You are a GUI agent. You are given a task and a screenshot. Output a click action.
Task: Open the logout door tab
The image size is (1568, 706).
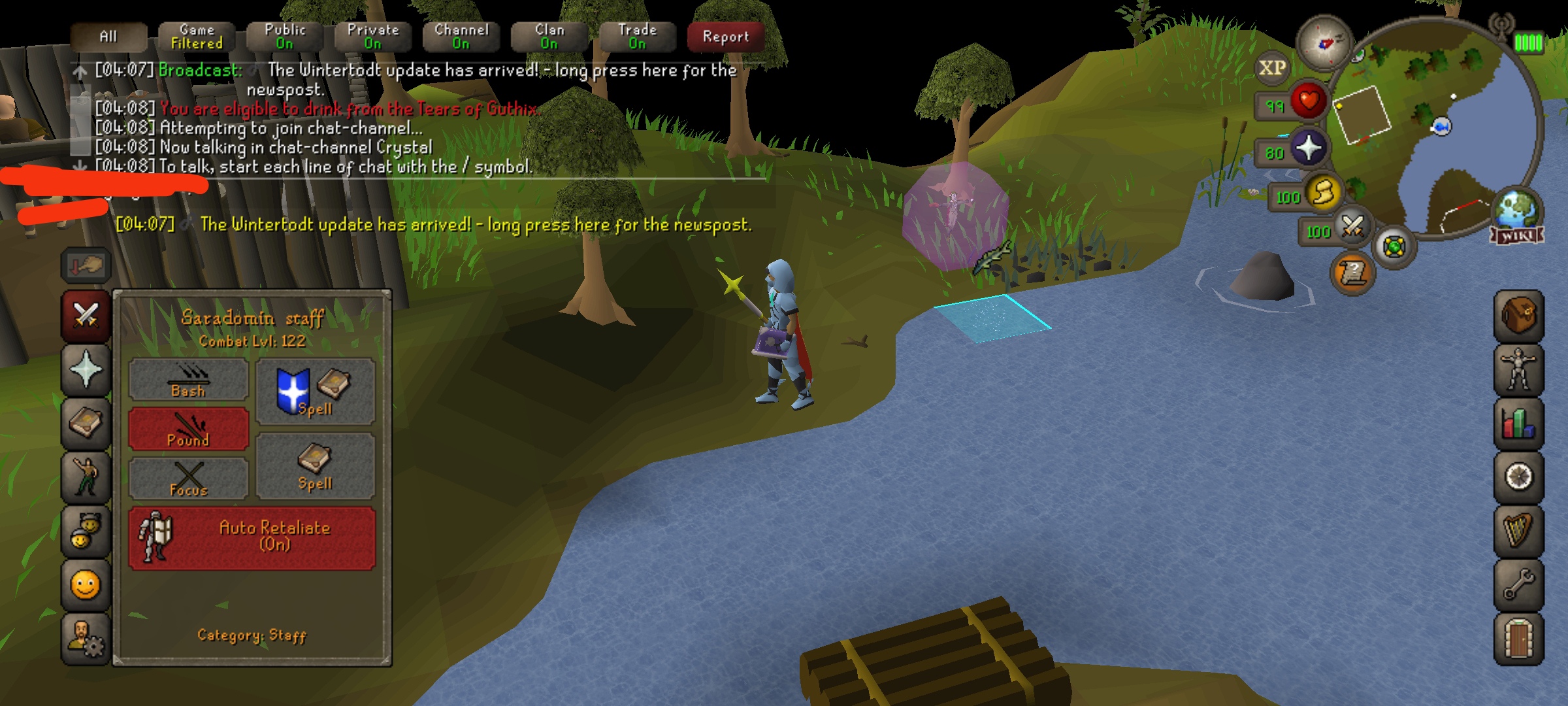click(x=1518, y=639)
